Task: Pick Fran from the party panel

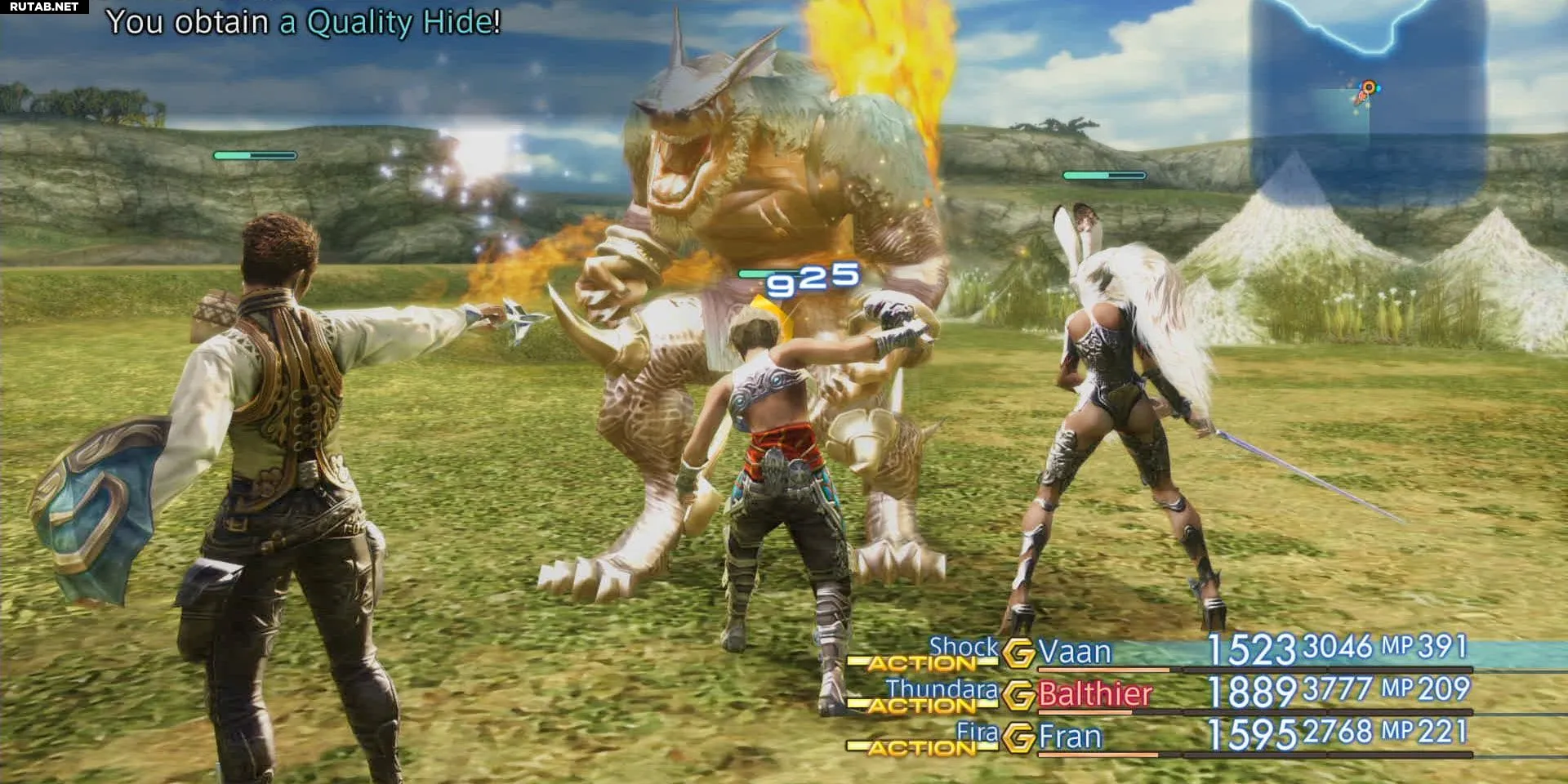Action: [1070, 737]
